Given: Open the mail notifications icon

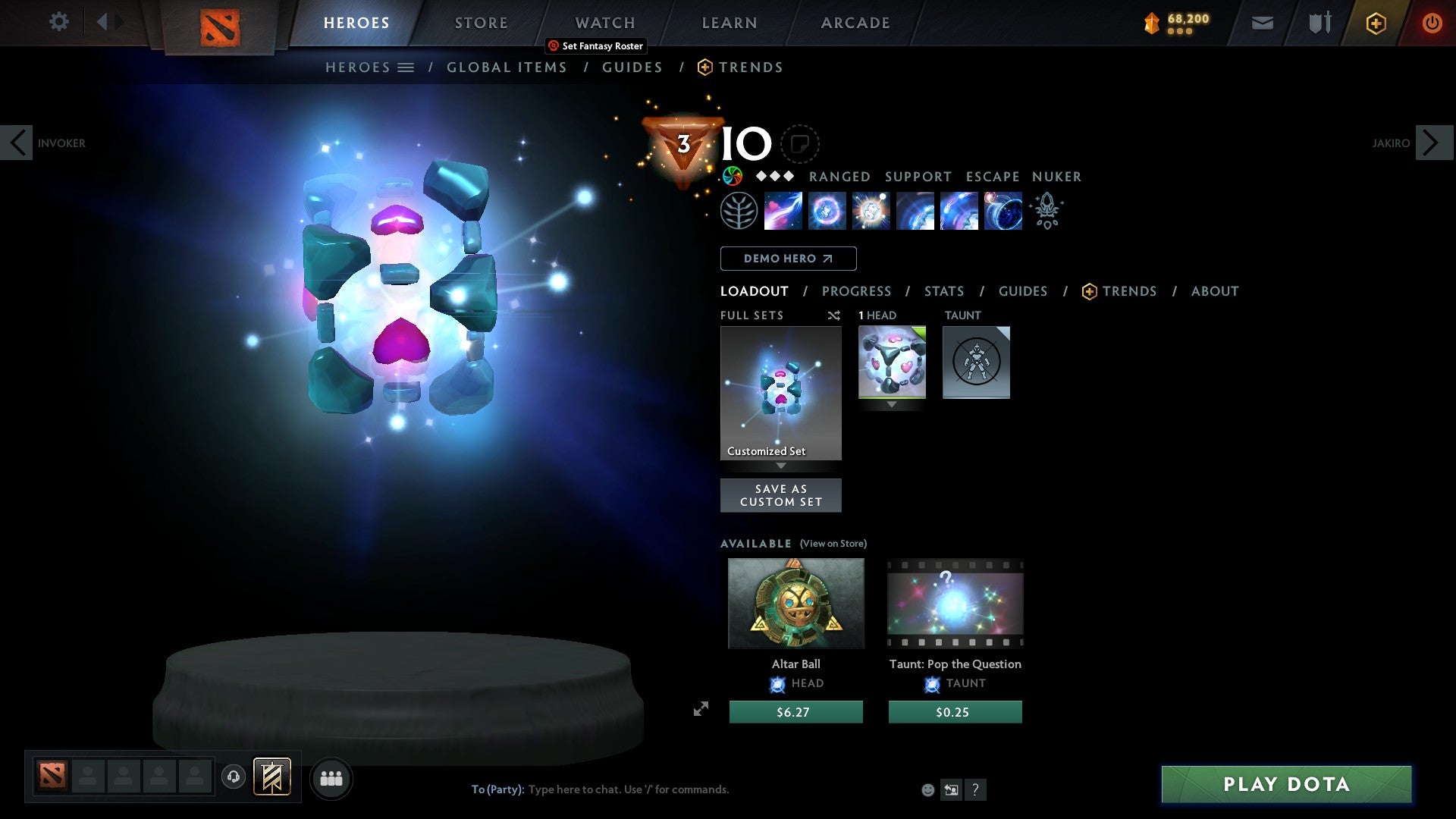Looking at the screenshot, I should 1262,23.
